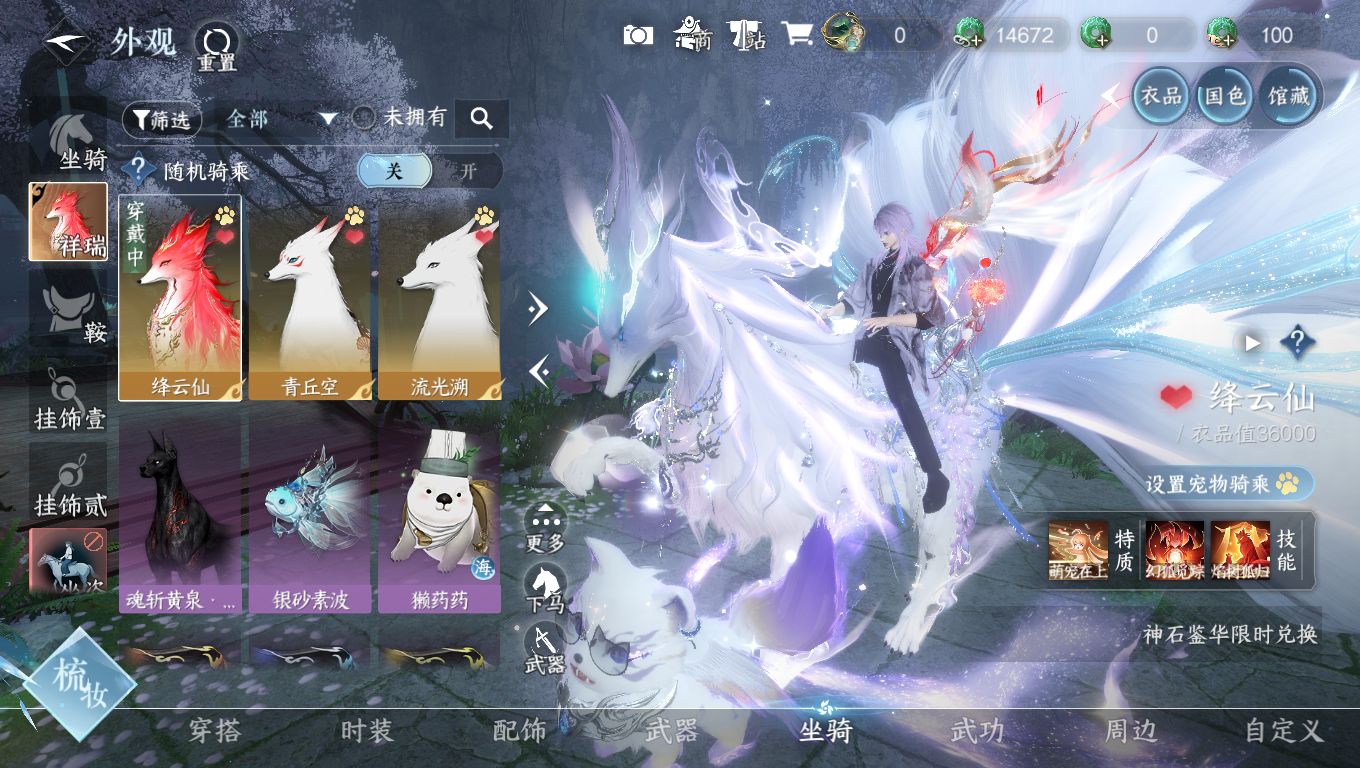
Task: Toggle the 未拥有 checkbox
Action: coord(365,118)
